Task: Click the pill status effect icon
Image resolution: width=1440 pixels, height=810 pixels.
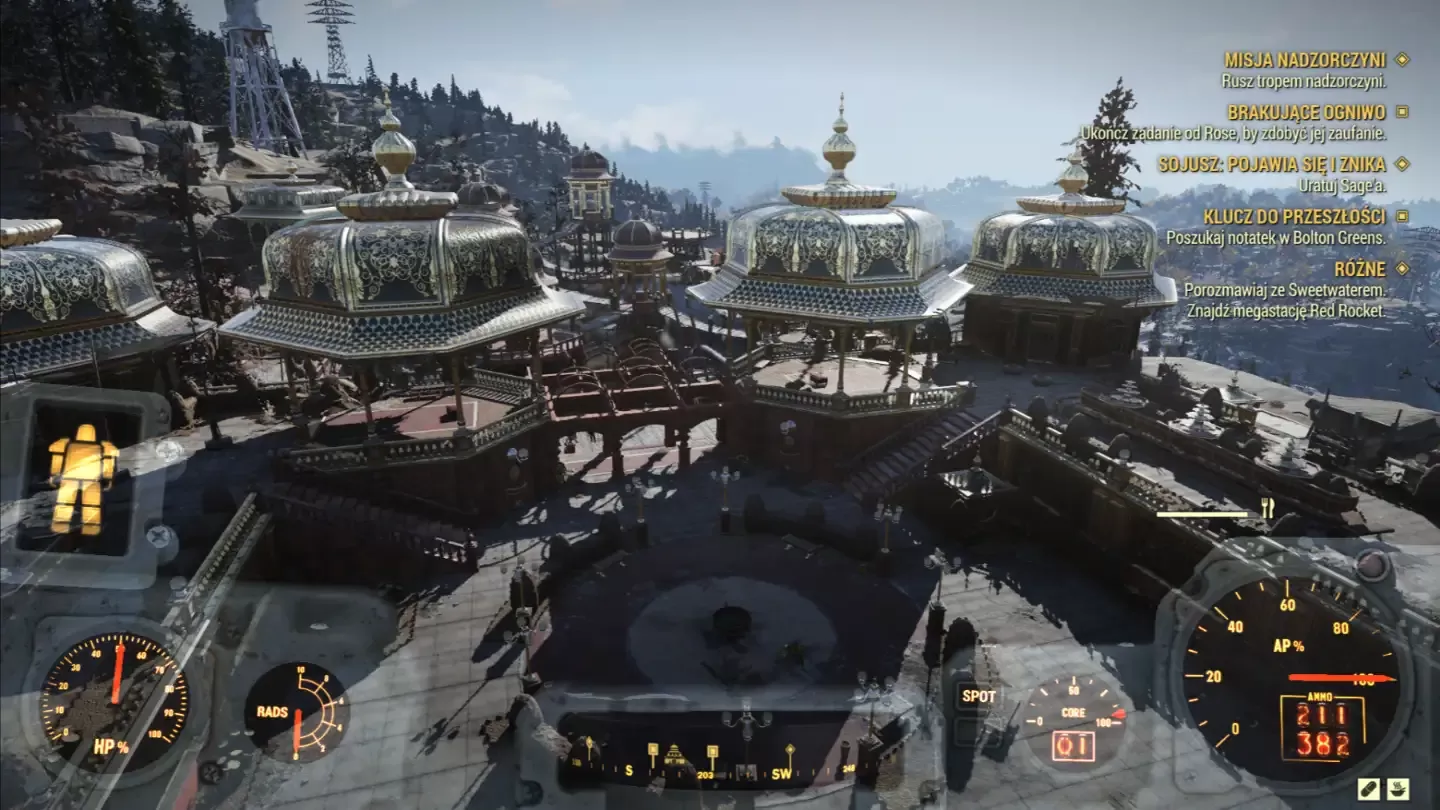Action: coord(1368,788)
